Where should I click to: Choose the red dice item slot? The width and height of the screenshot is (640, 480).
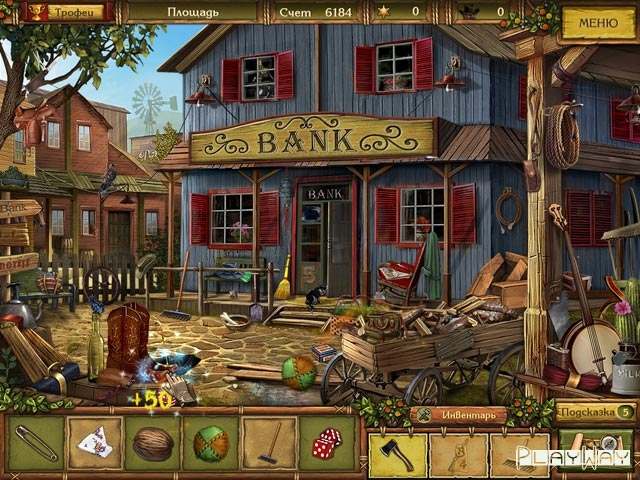point(327,443)
